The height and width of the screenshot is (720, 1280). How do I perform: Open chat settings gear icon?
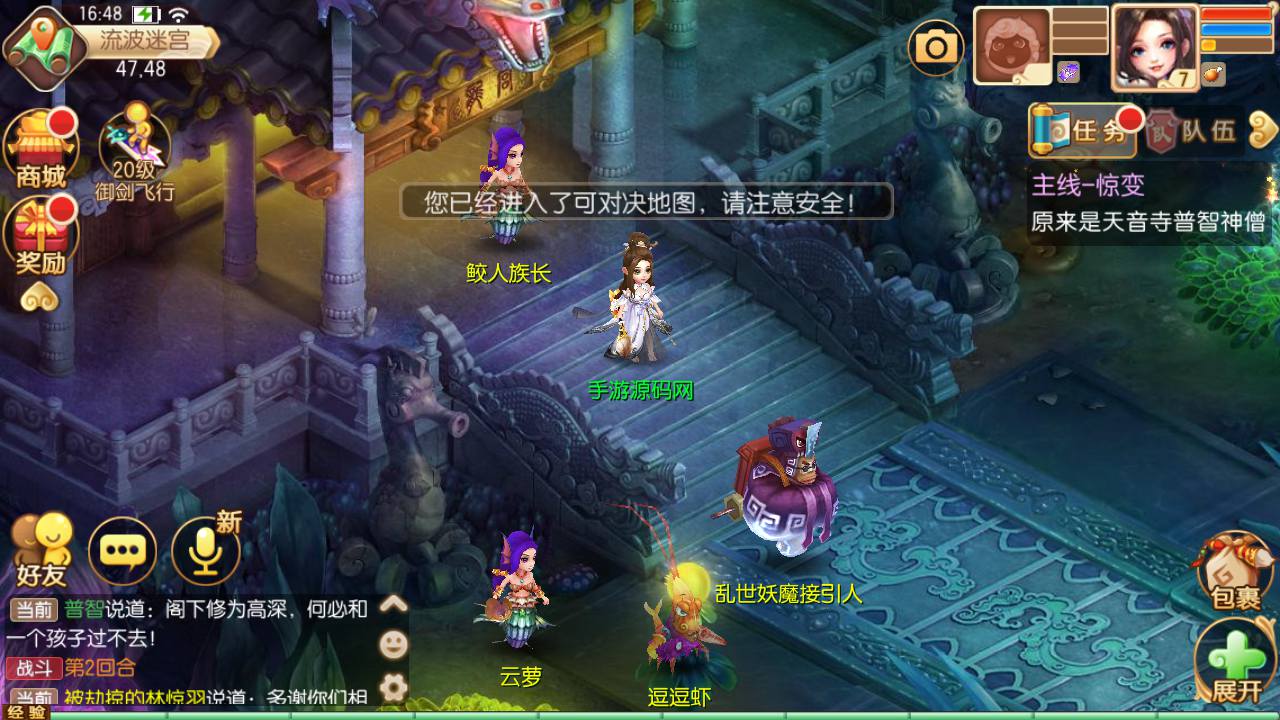394,687
